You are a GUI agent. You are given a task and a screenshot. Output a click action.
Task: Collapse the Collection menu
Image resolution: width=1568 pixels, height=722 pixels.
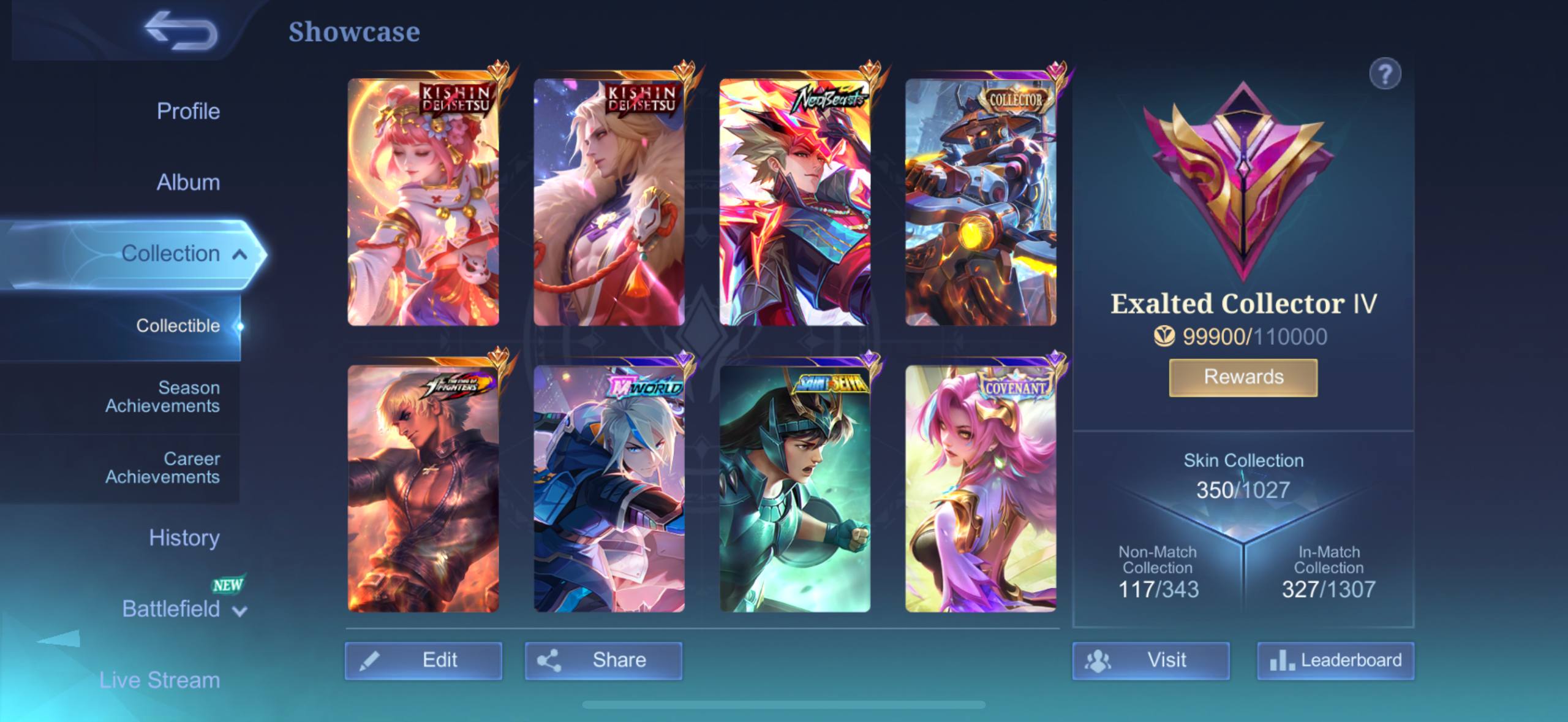(x=239, y=254)
